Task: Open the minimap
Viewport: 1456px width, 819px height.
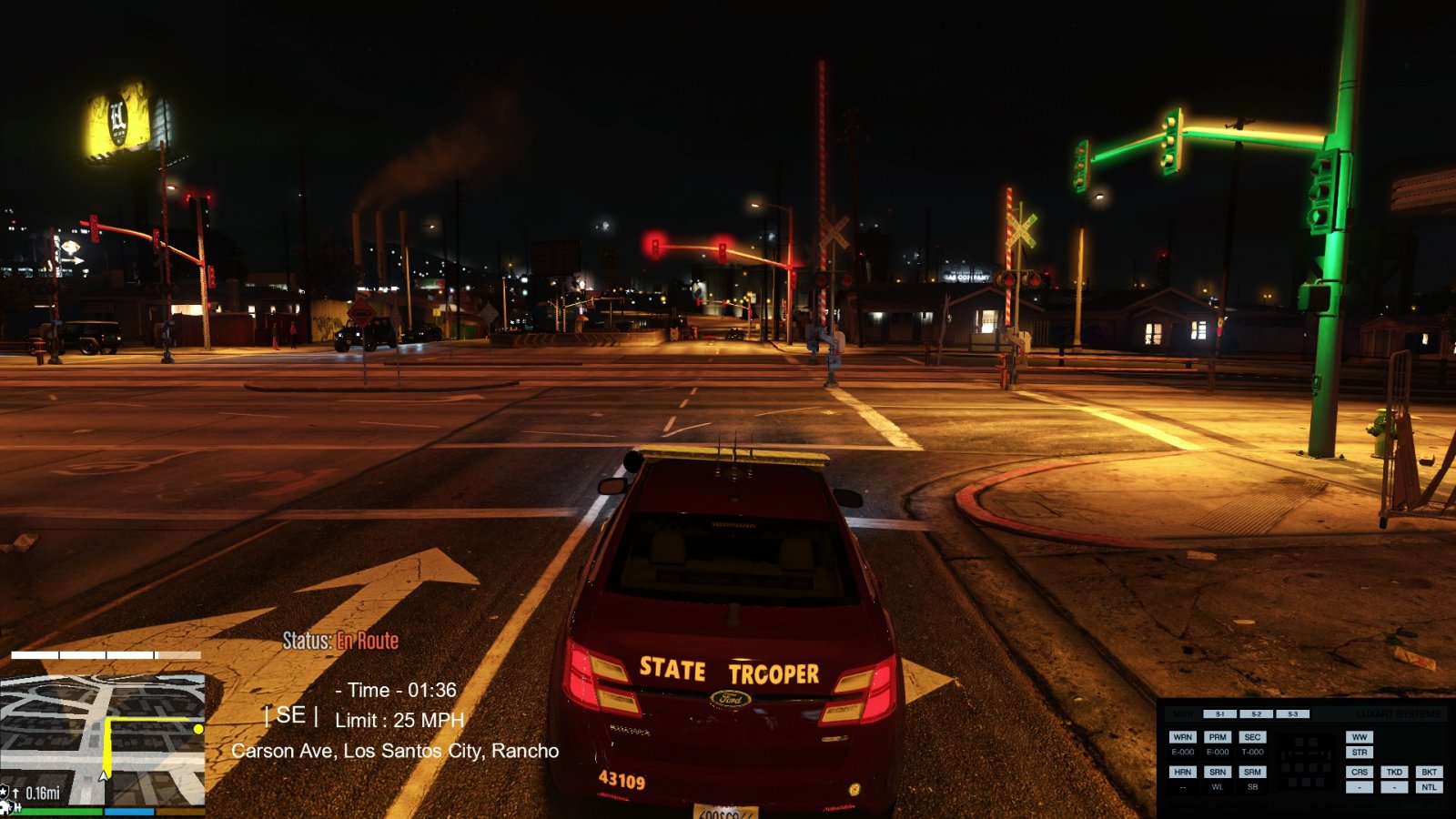Action: [102, 739]
